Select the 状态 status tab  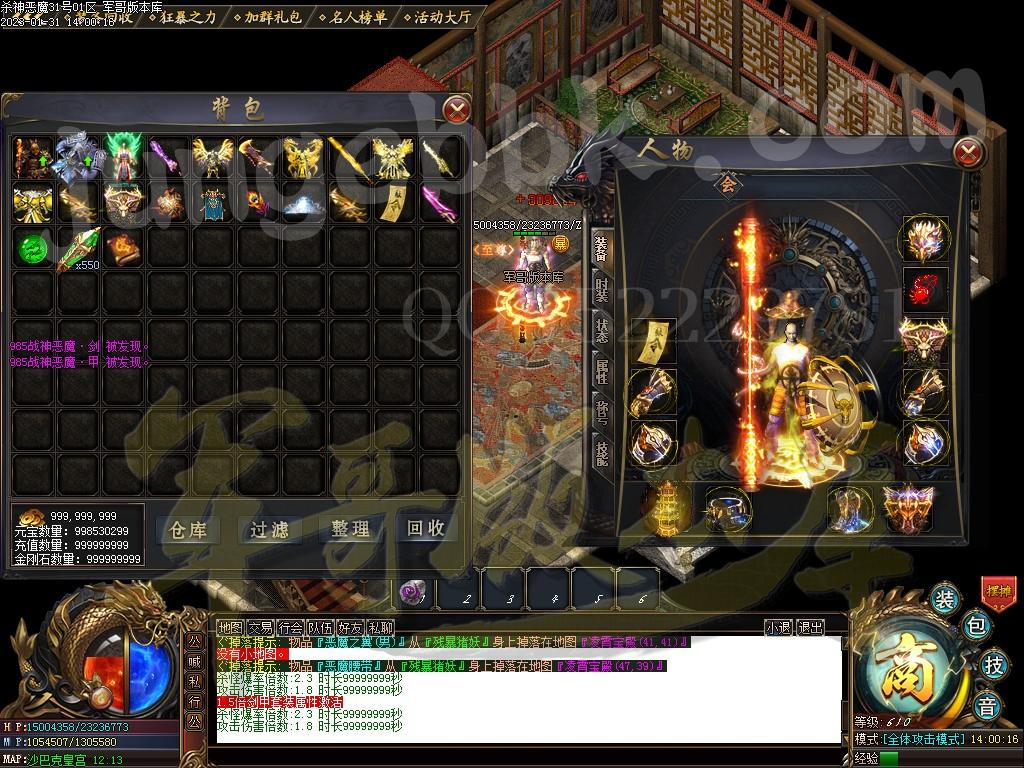[601, 329]
